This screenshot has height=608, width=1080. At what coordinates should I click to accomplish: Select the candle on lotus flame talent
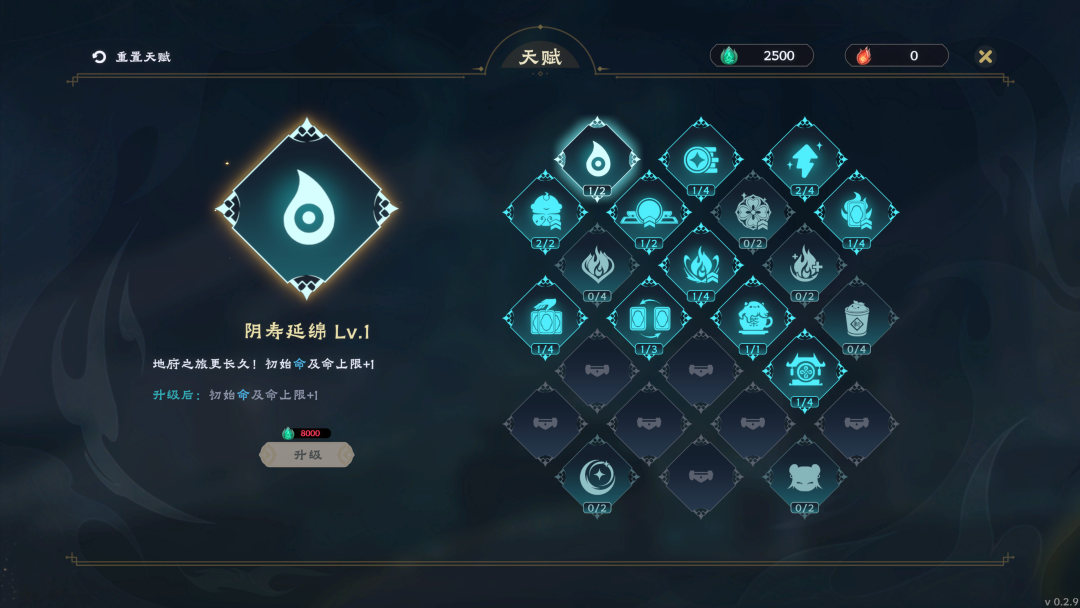coord(700,264)
